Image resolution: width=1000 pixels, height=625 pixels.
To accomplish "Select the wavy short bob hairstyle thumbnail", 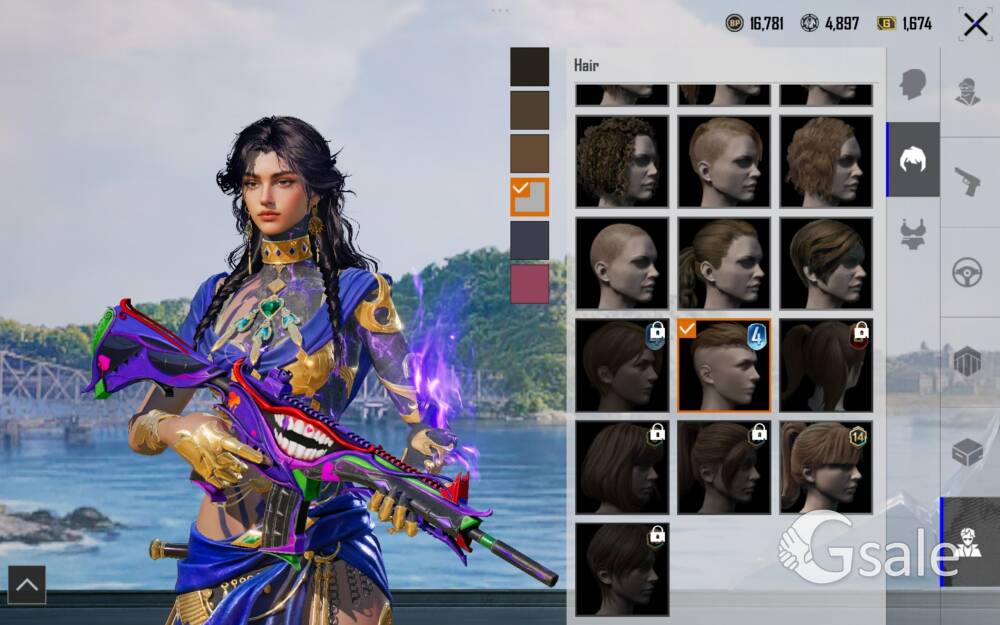I will (x=826, y=161).
